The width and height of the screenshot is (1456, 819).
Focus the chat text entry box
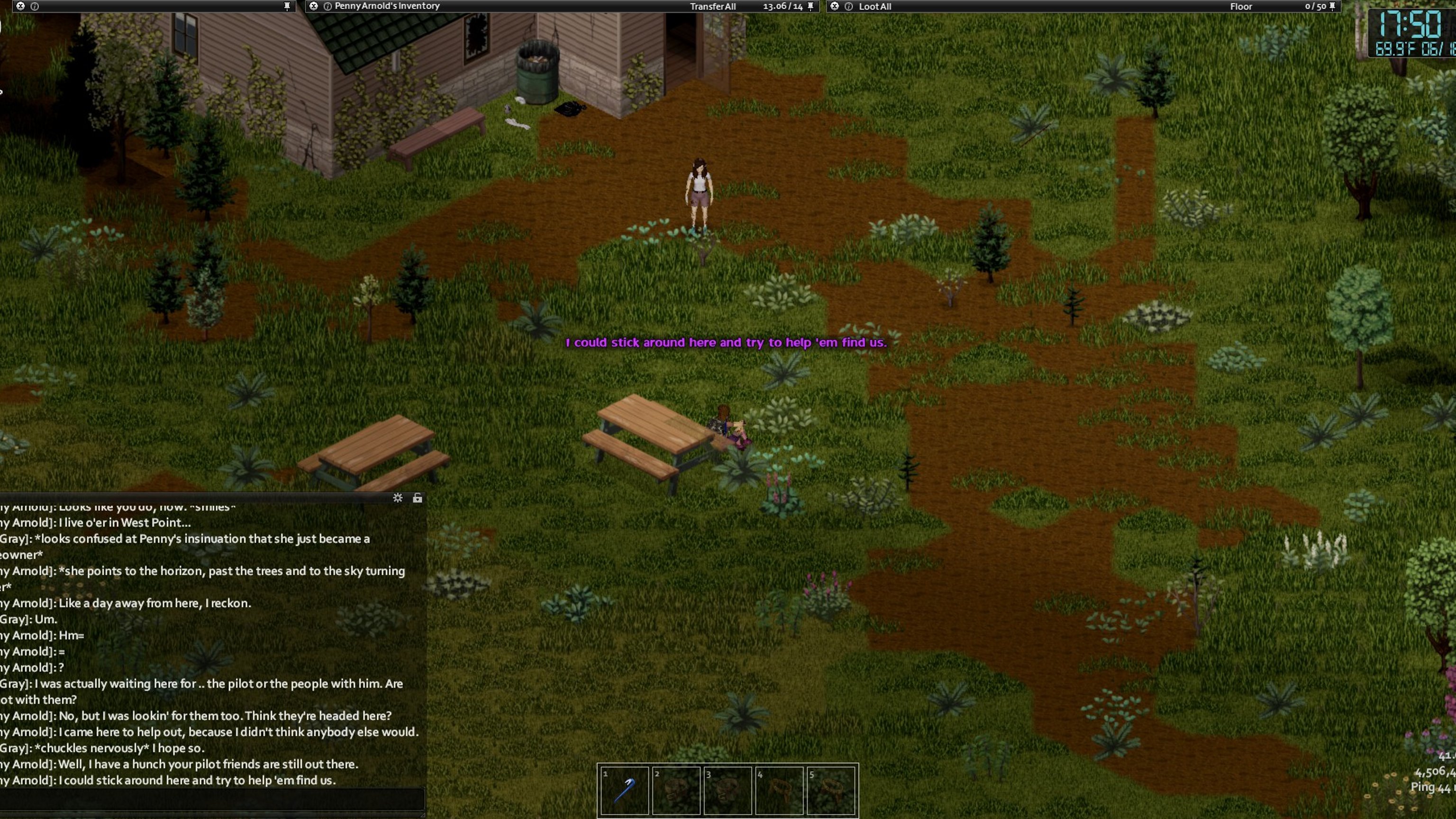[212, 799]
